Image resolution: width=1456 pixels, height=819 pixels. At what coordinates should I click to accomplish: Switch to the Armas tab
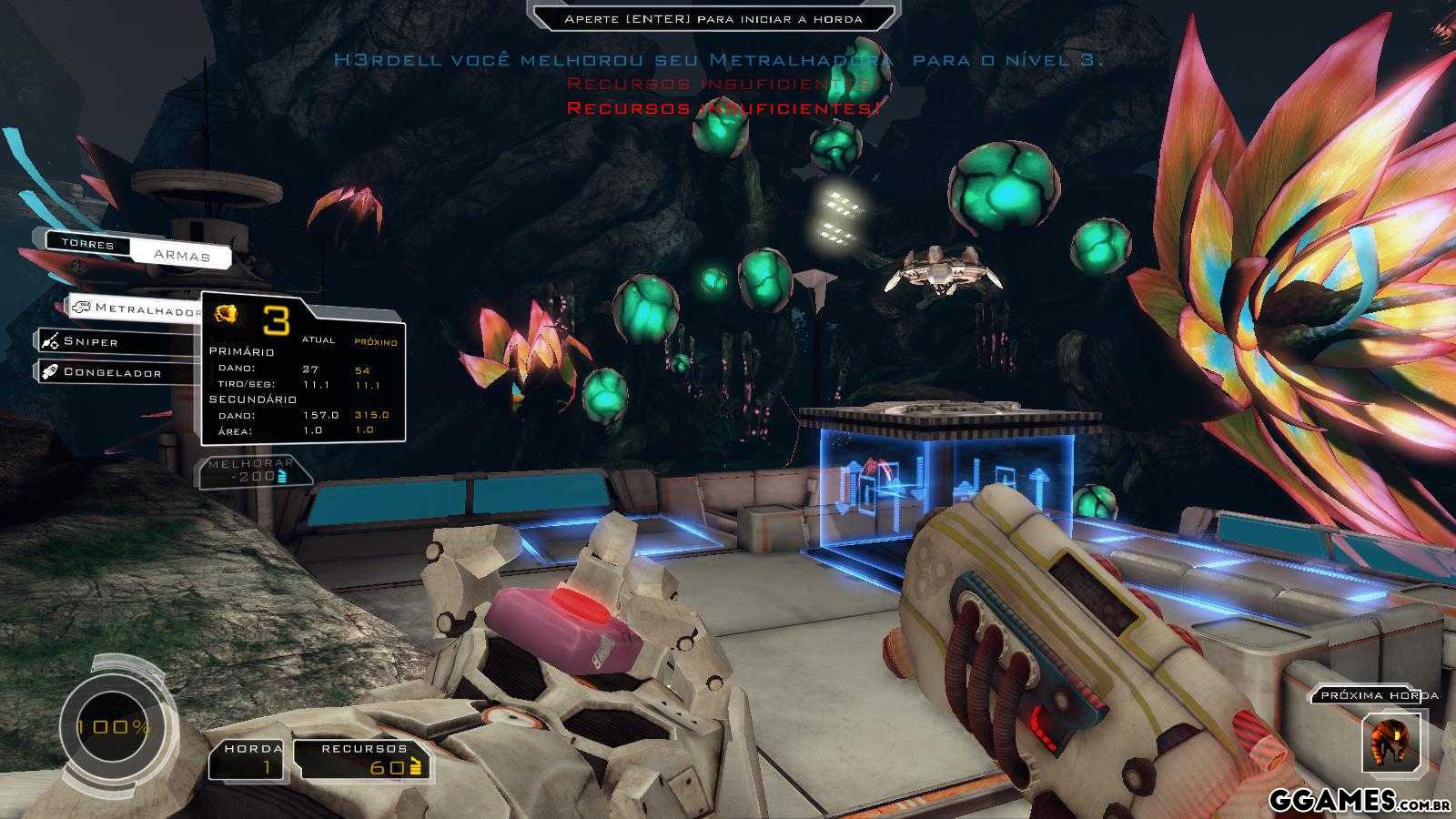pos(180,255)
